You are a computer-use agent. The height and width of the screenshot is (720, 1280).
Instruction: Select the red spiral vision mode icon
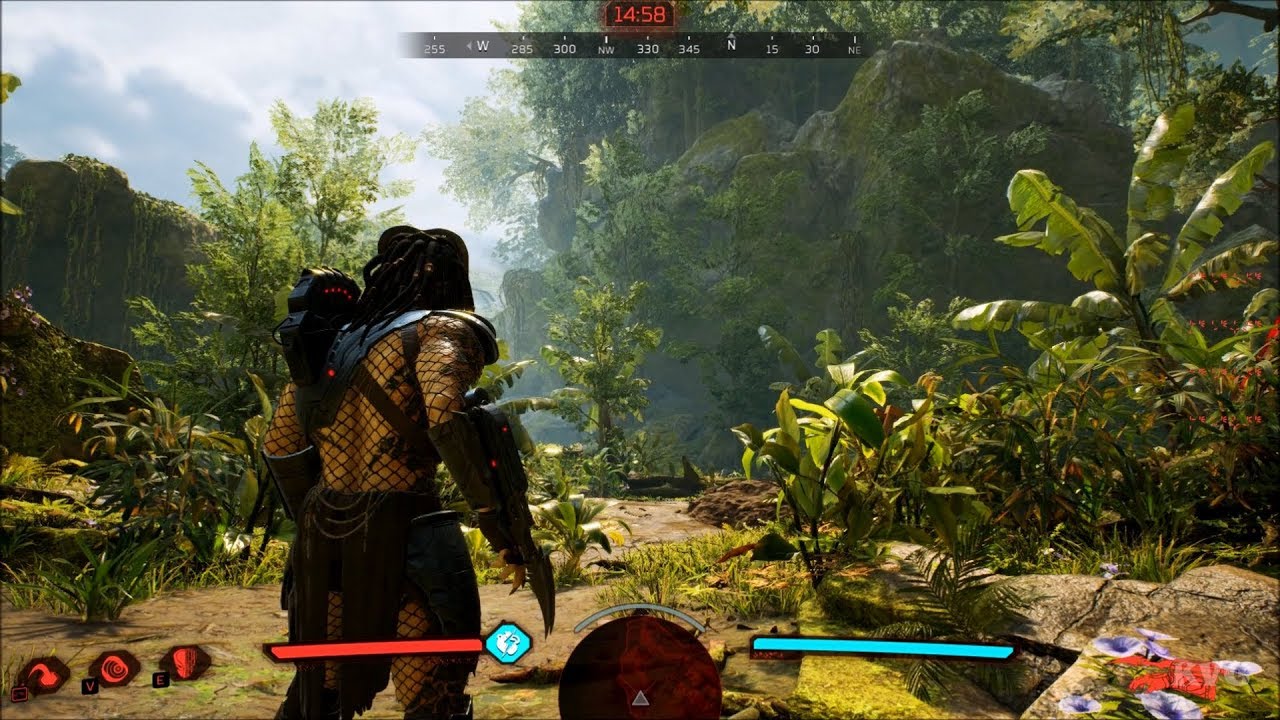116,667
